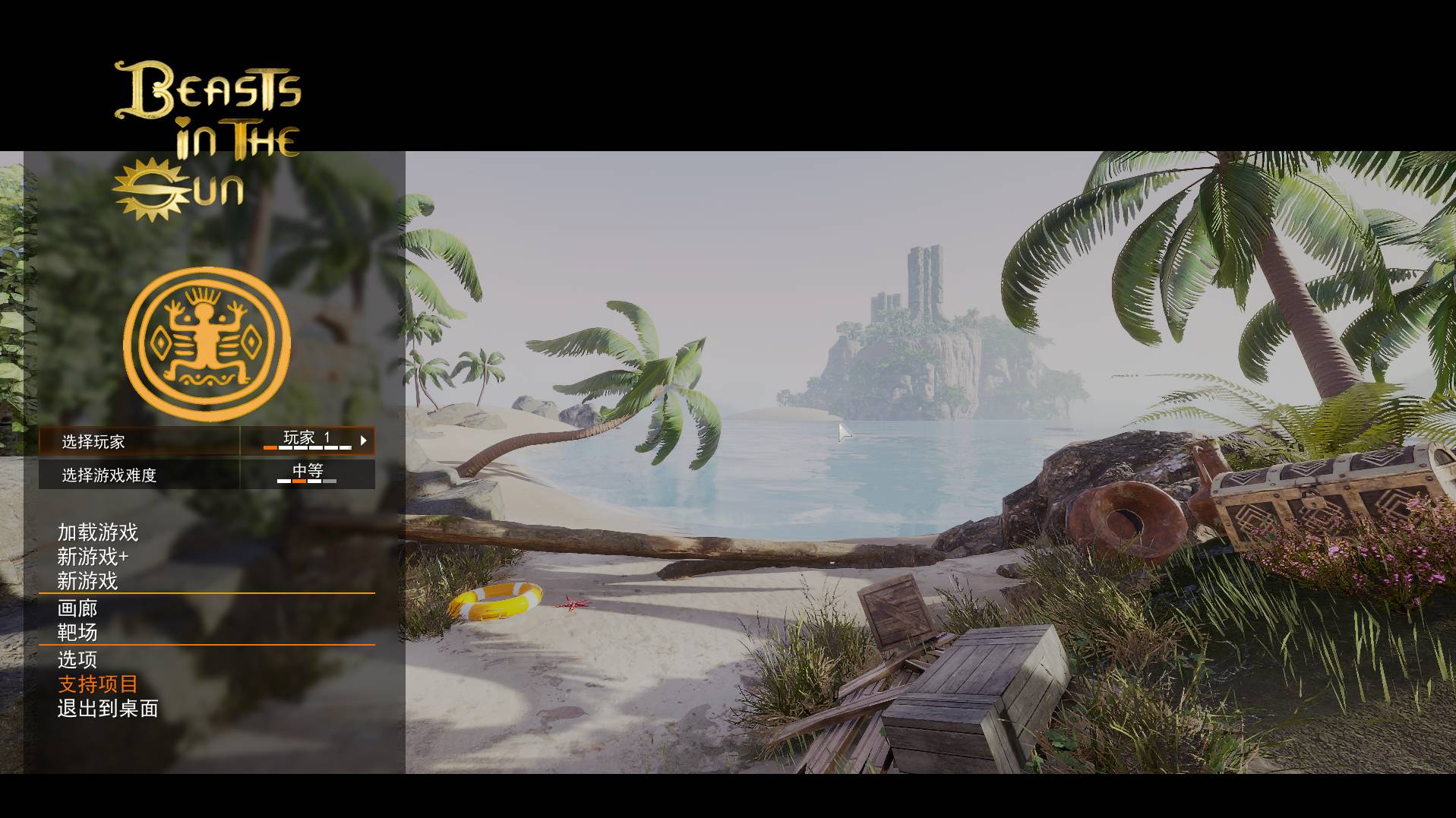Open 加载游戏 (Load Game)
The image size is (1456, 818).
[98, 532]
